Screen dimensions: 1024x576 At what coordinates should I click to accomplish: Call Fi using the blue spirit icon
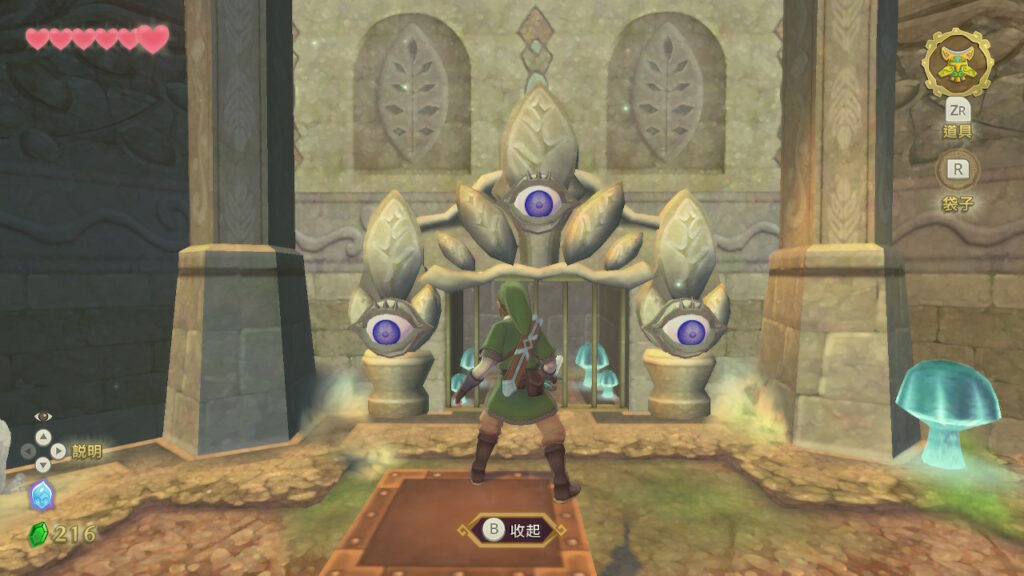tap(42, 495)
